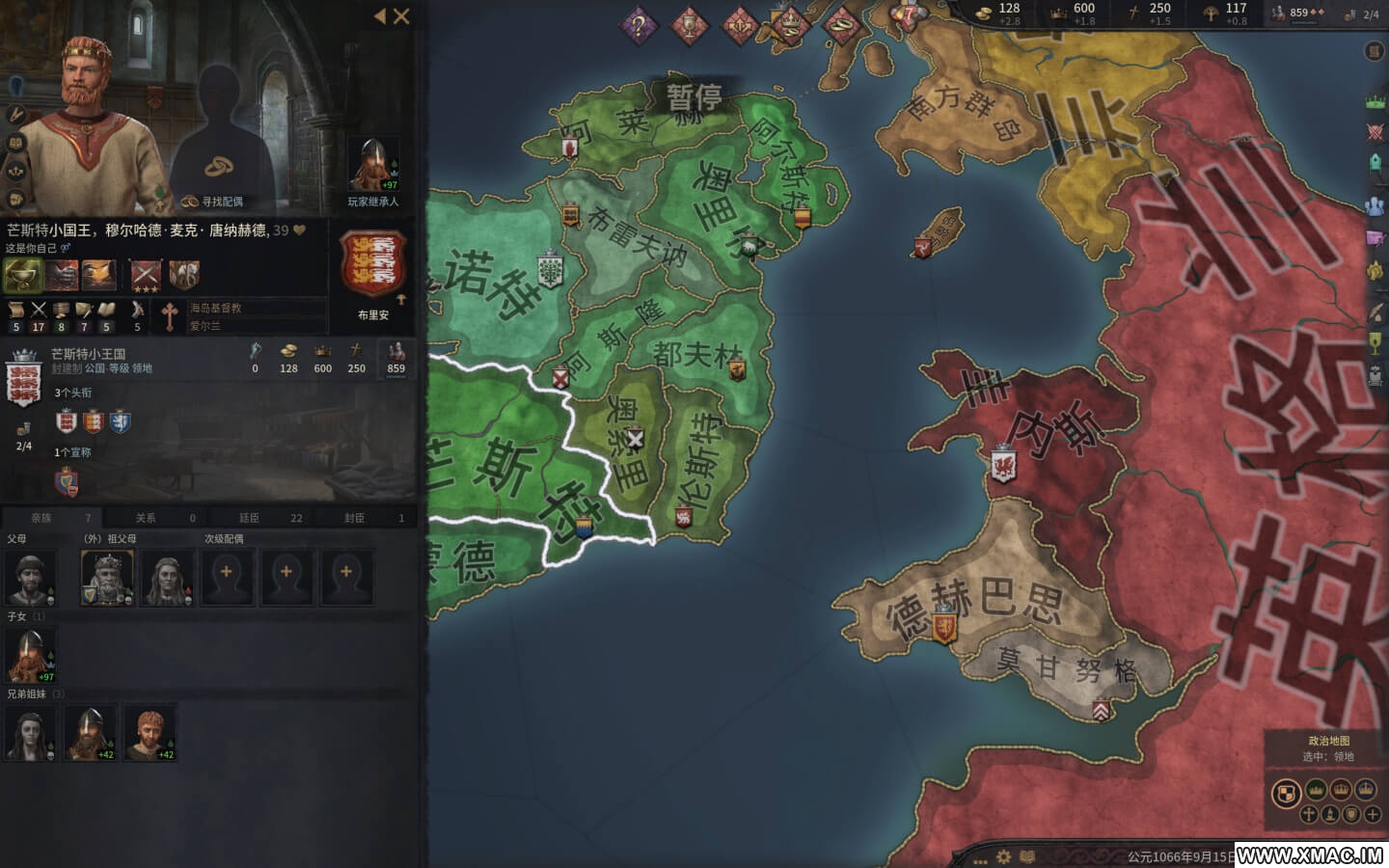Select the golden goblet trait icon
1389x868 pixels.
[23, 275]
